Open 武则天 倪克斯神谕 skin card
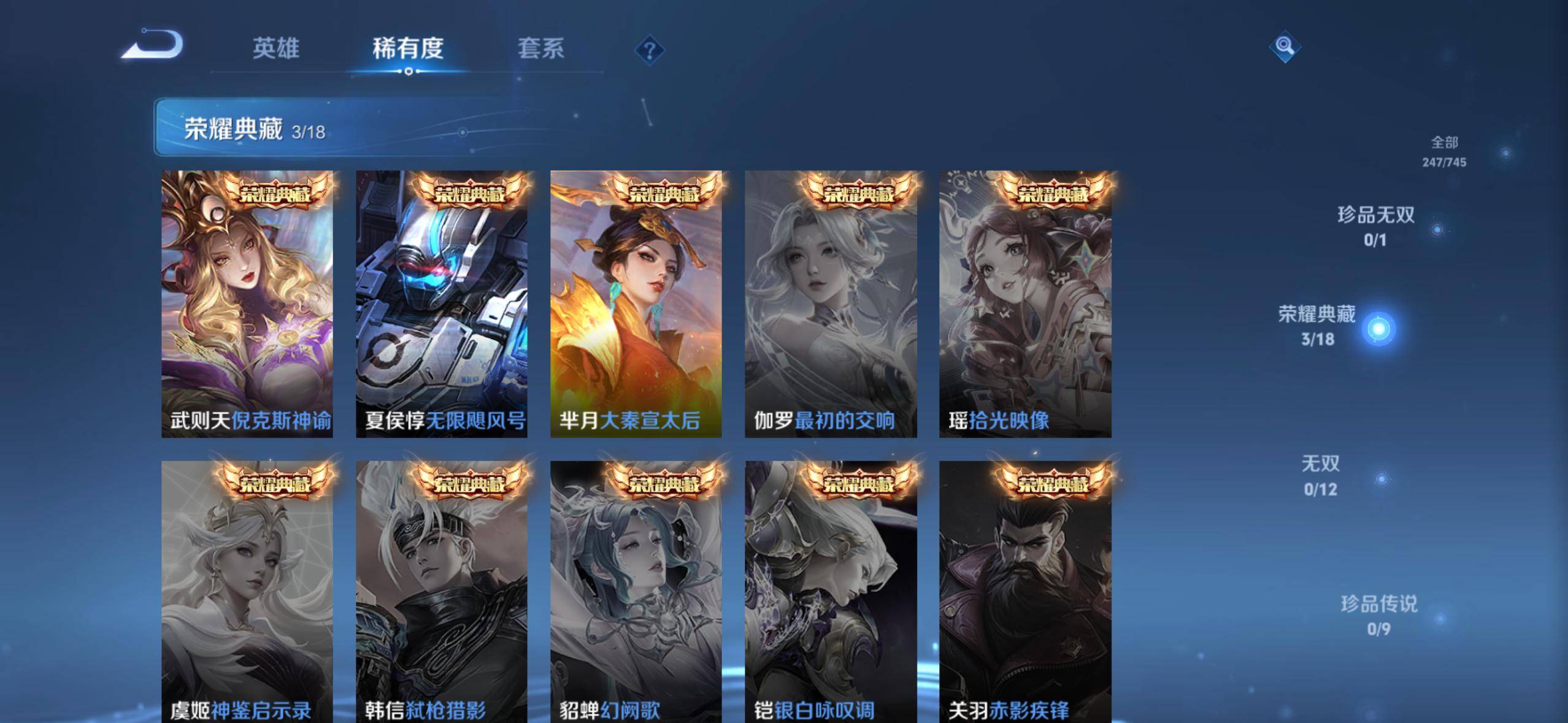The height and width of the screenshot is (723, 1568). [x=247, y=304]
